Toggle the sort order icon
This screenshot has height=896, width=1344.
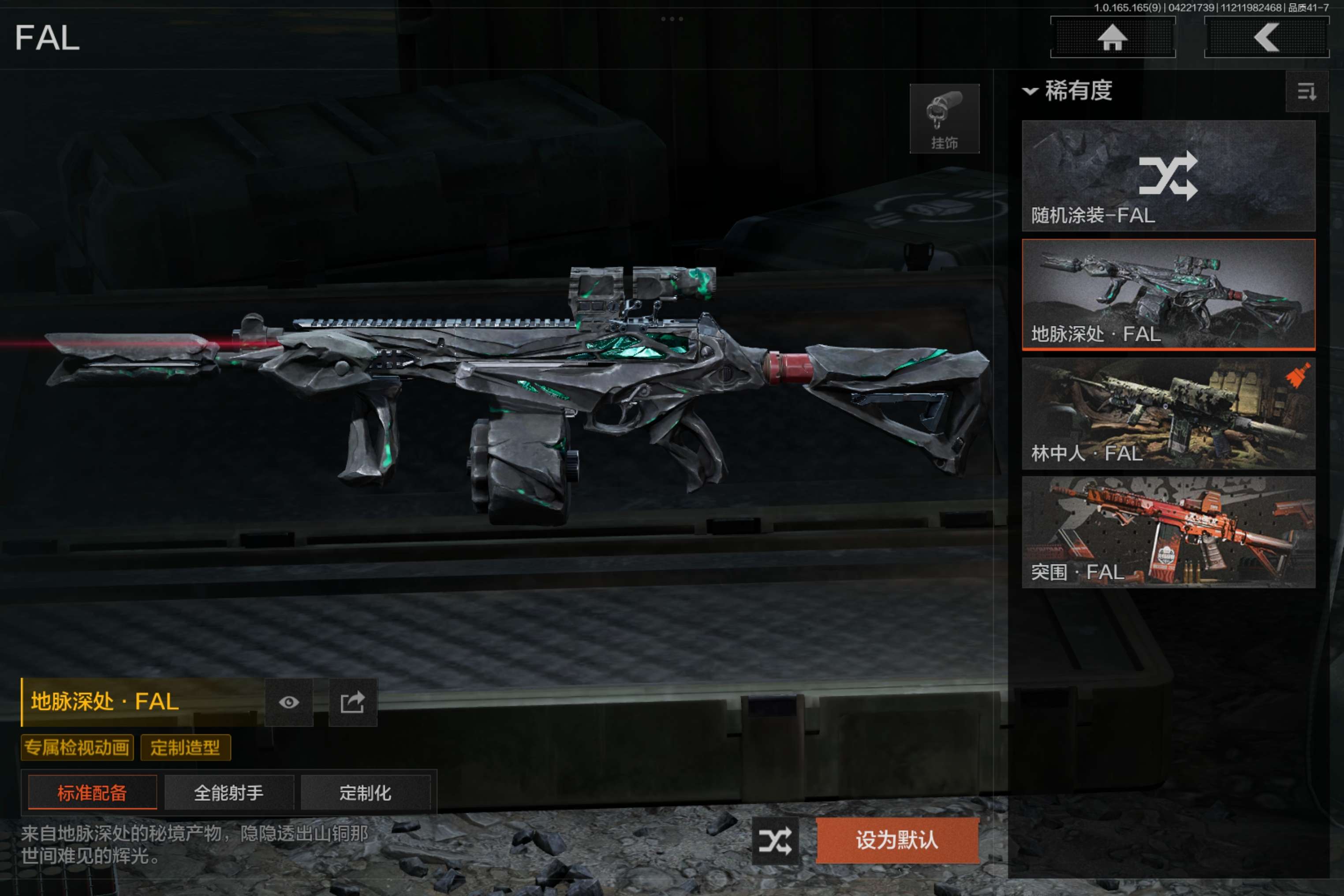click(1306, 91)
